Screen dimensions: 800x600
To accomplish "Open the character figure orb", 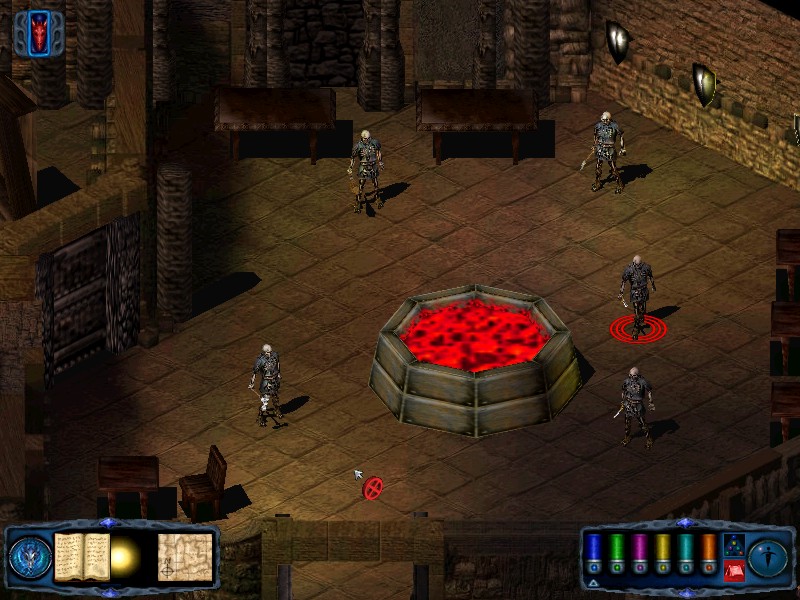I will pos(769,555).
